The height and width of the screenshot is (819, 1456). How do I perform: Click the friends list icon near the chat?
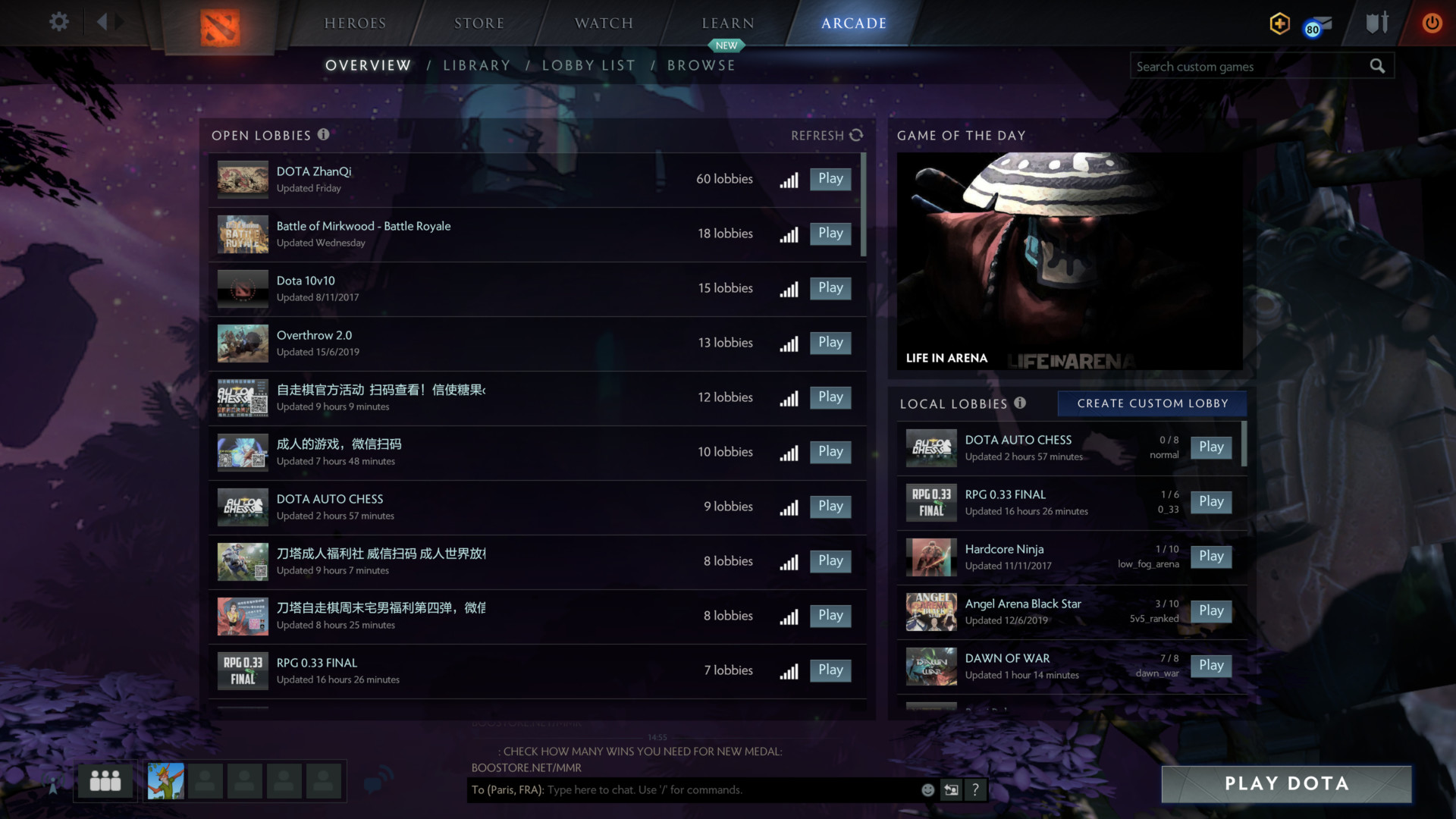(104, 780)
